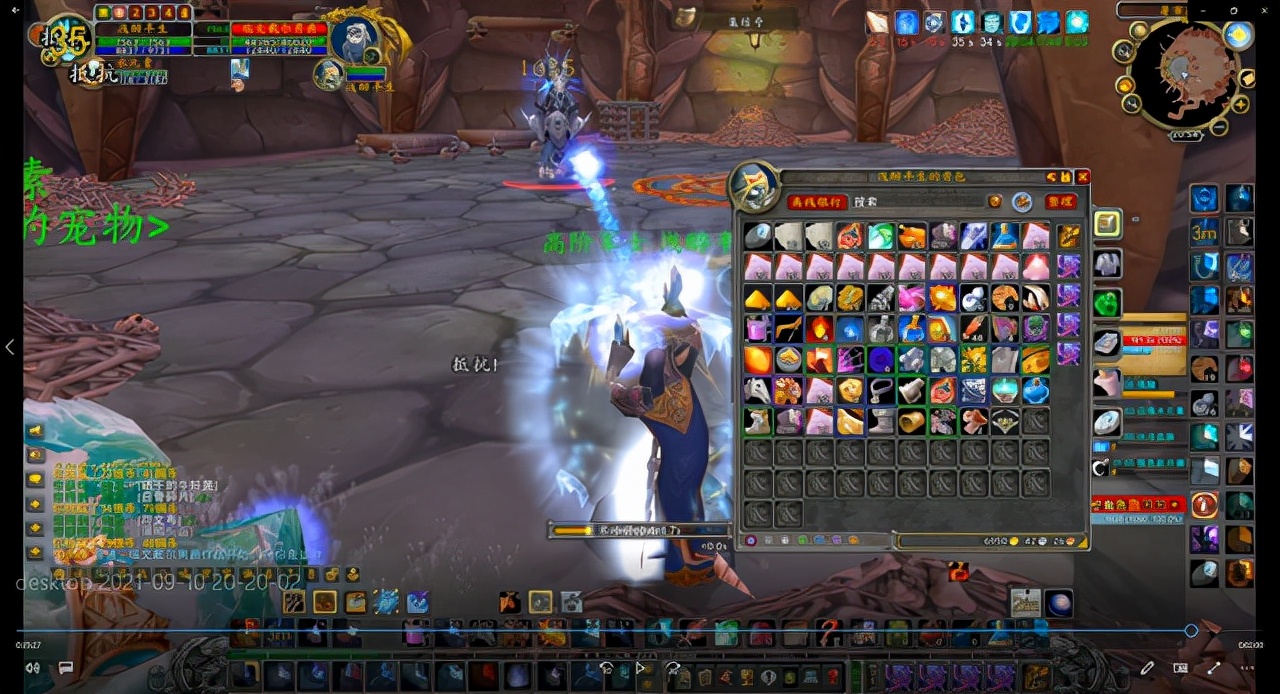The width and height of the screenshot is (1280, 694).
Task: Select the target's portrait frame
Action: tap(355, 38)
